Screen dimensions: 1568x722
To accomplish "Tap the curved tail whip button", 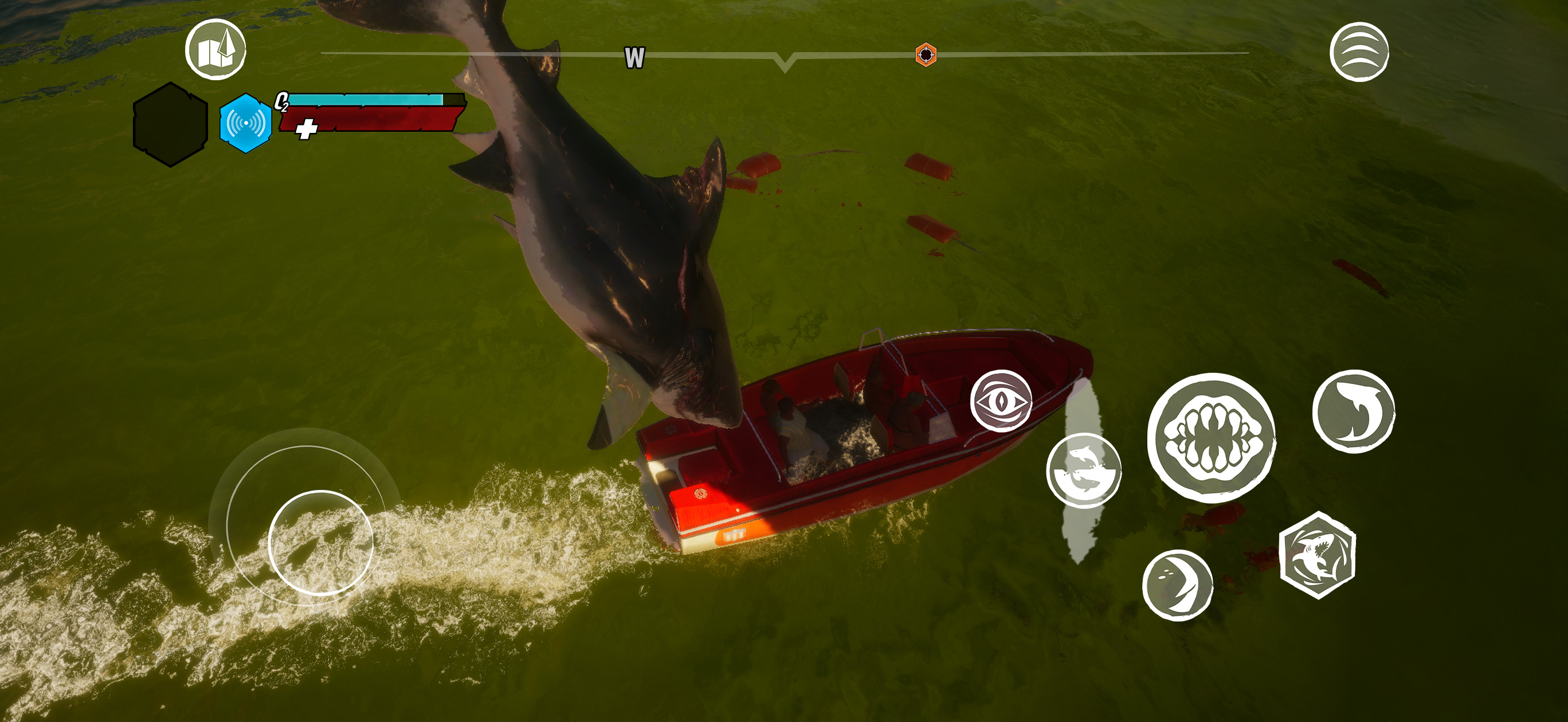I will pos(1177,585).
